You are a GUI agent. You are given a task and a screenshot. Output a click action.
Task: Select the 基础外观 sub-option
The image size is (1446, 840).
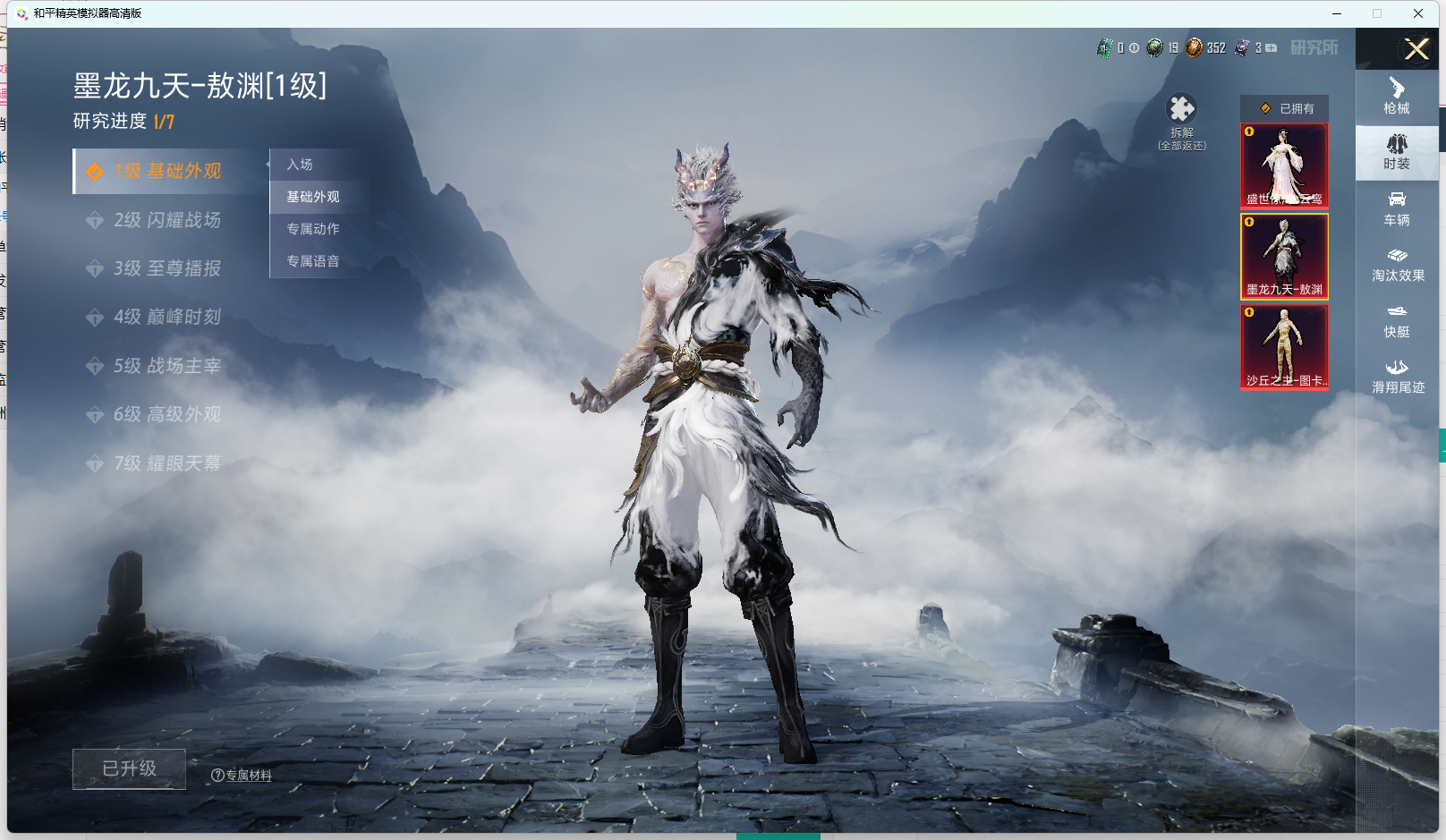(313, 197)
